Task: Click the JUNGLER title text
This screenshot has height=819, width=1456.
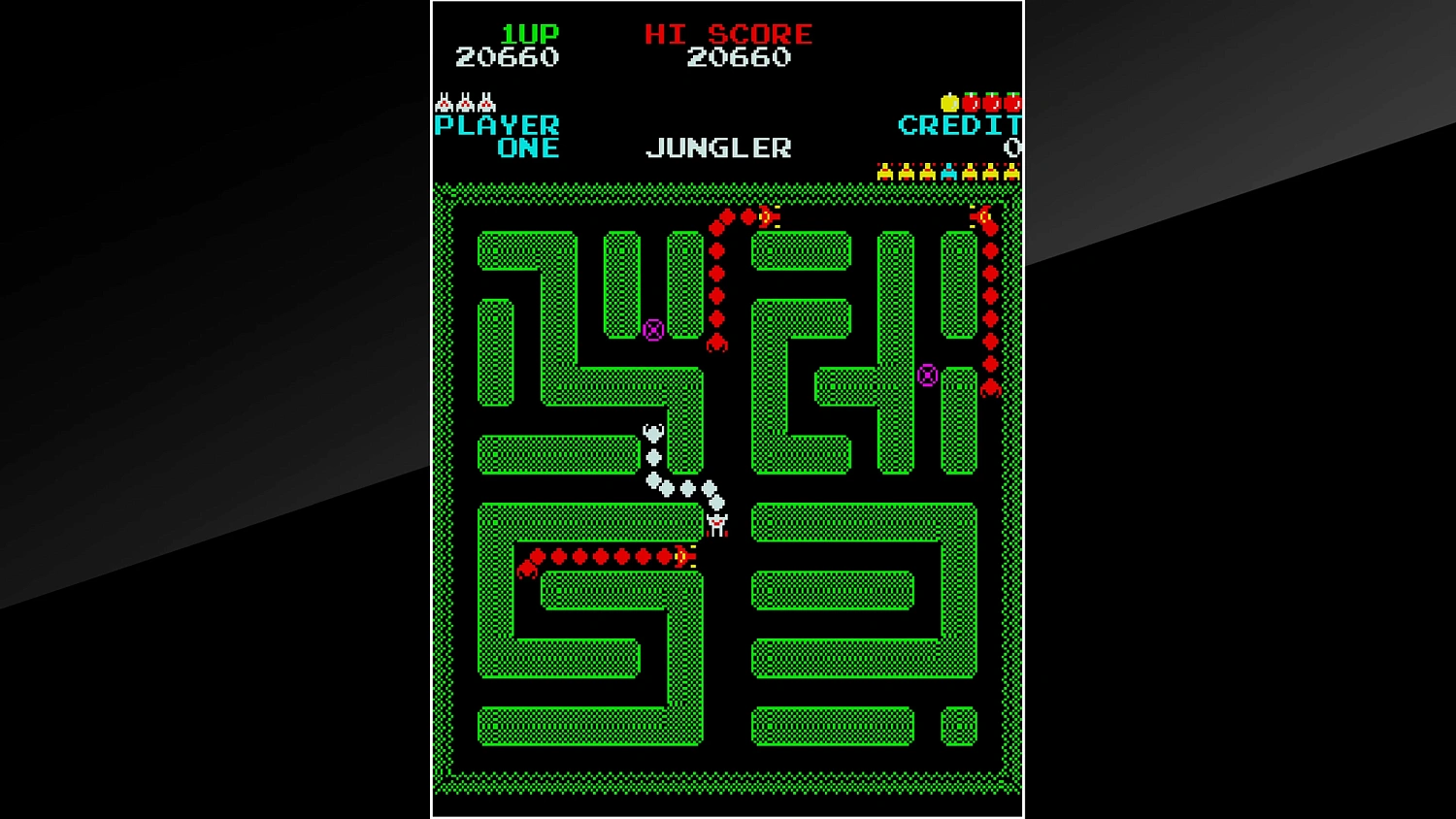Action: 718,147
